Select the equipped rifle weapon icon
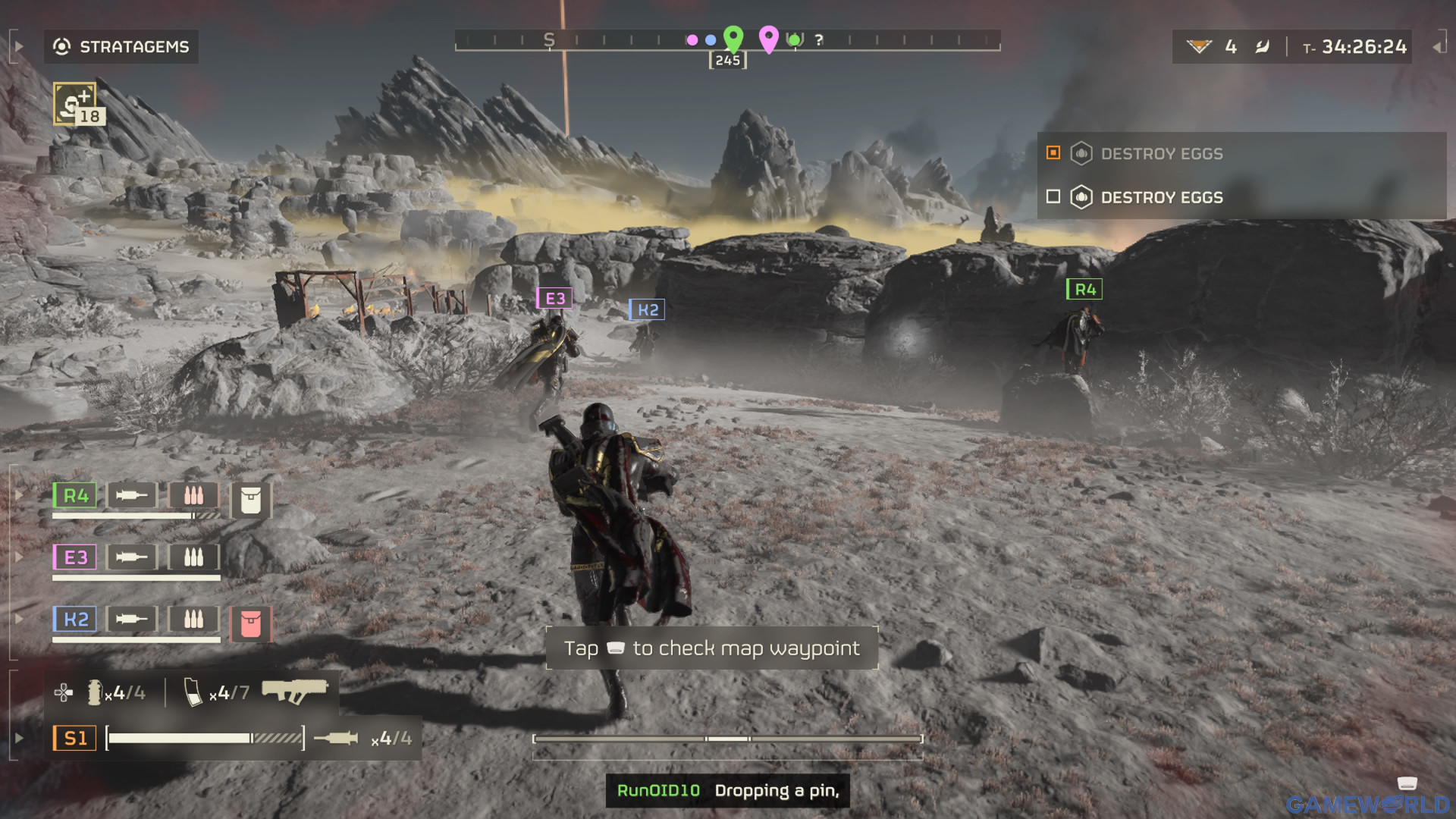This screenshot has width=1456, height=819. click(294, 690)
